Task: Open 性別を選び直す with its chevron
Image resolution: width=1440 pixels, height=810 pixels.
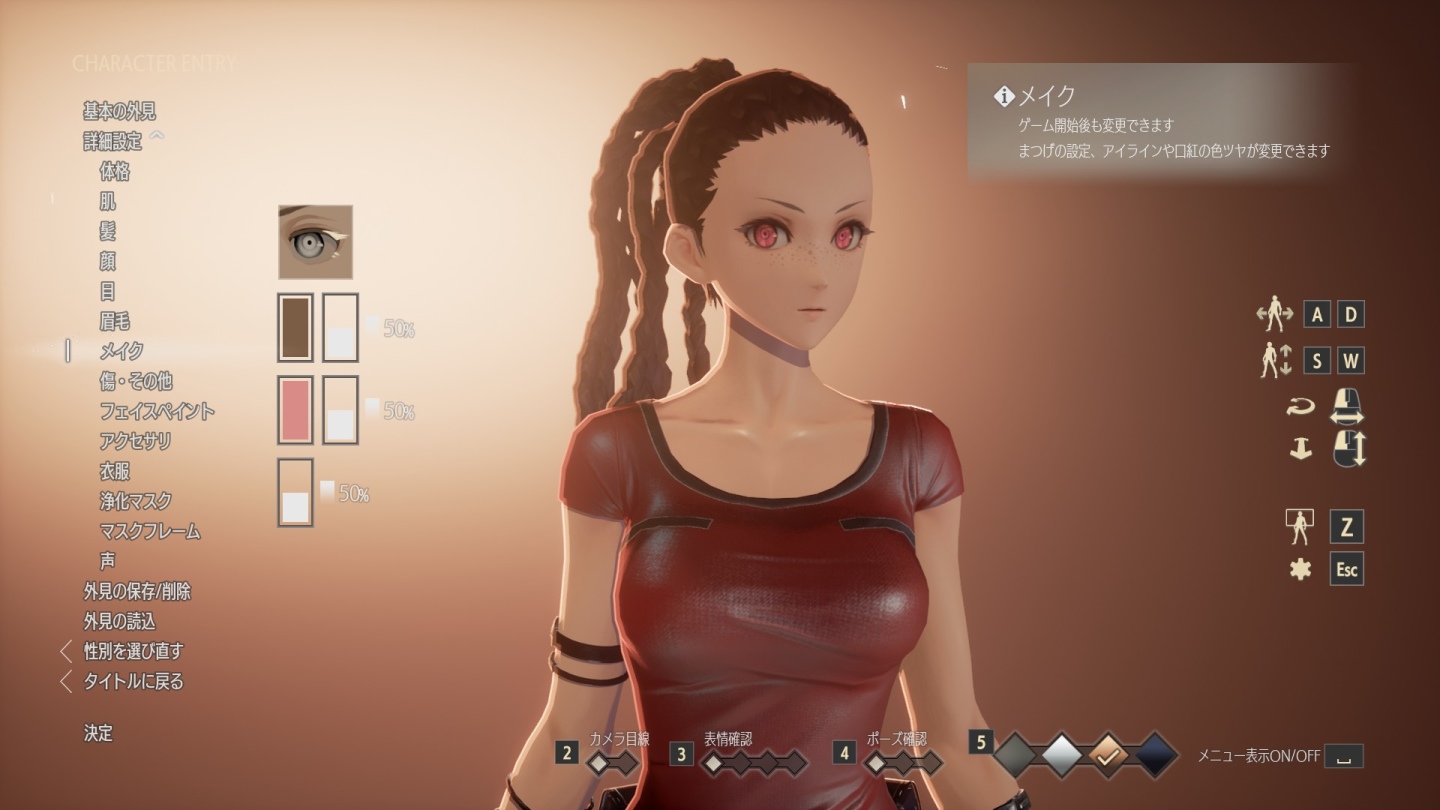Action: point(133,650)
